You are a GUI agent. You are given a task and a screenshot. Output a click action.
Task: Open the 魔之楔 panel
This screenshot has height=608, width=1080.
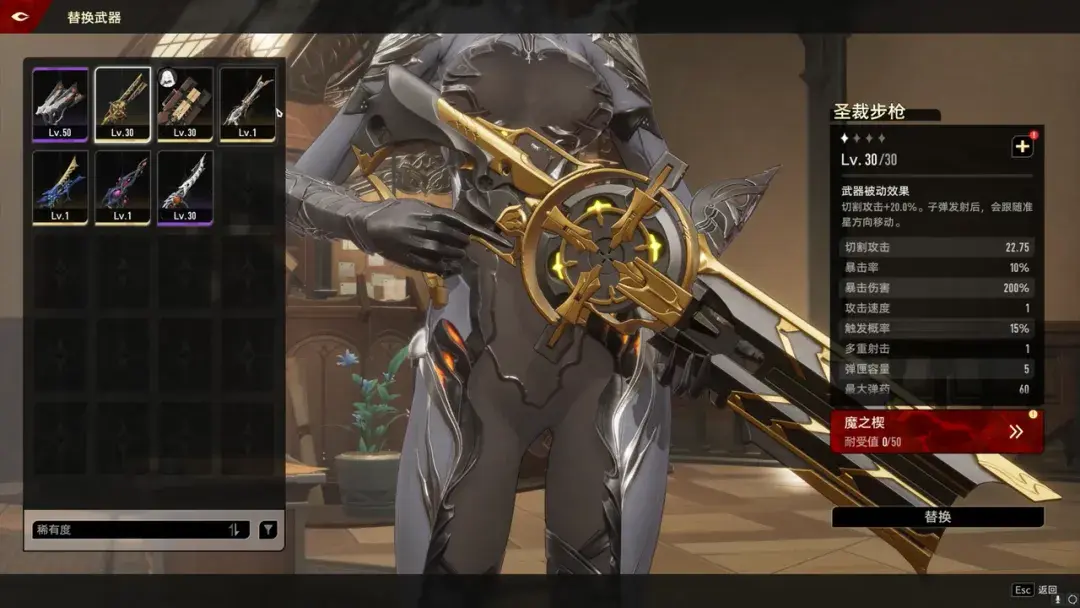tap(937, 431)
